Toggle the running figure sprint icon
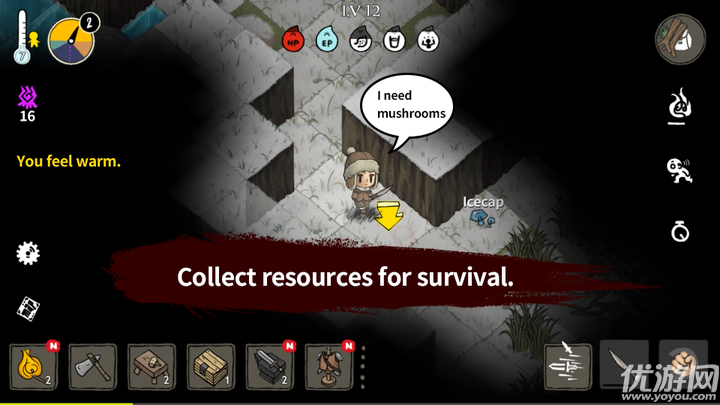The image size is (720, 405). tap(680, 169)
